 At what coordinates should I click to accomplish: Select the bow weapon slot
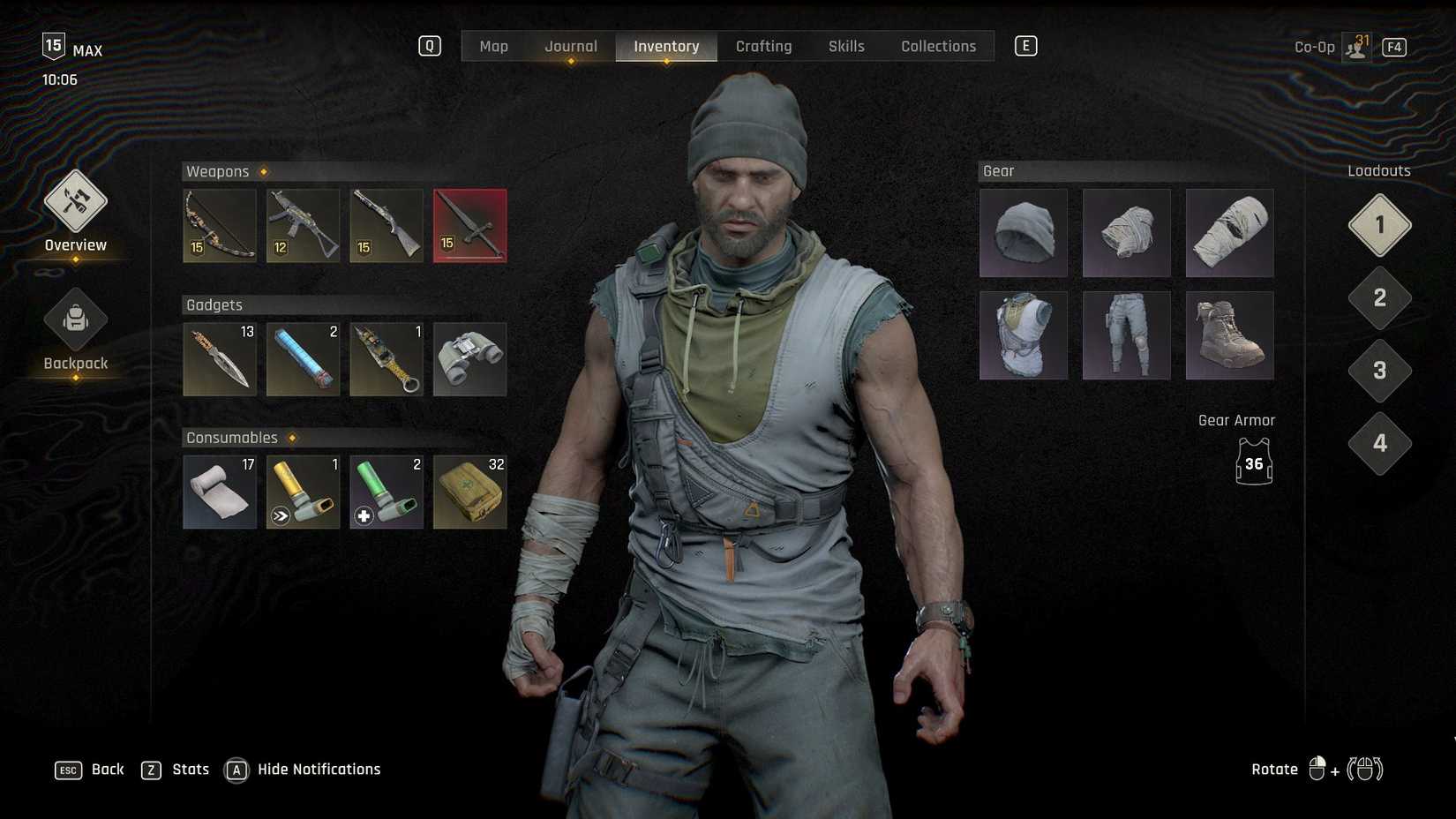tap(219, 225)
